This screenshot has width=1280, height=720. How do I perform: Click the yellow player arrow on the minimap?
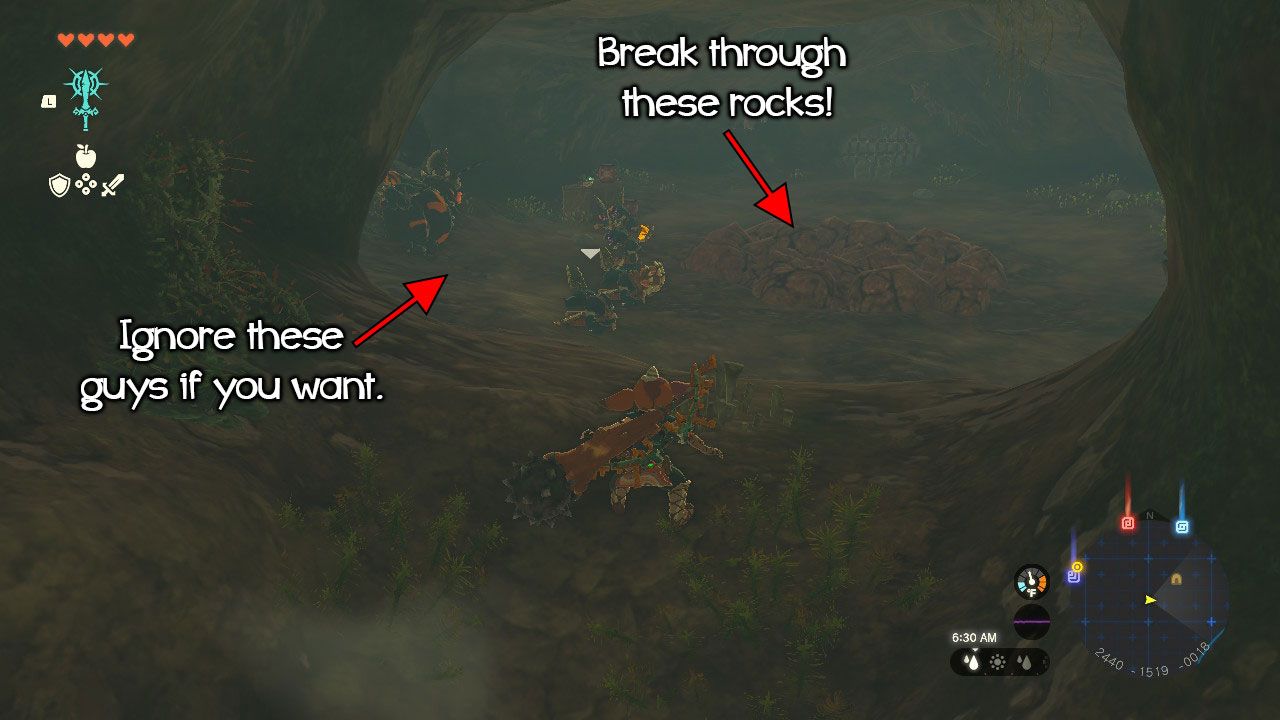[x=1150, y=600]
